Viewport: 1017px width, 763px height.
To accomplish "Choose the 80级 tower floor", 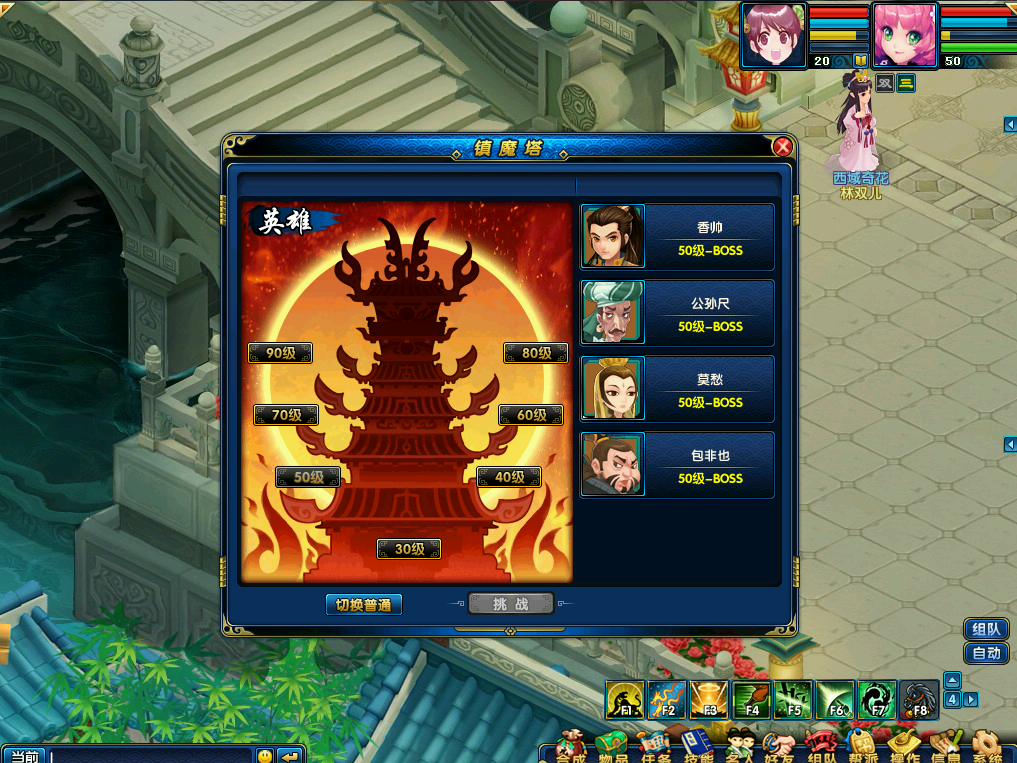I will point(536,353).
